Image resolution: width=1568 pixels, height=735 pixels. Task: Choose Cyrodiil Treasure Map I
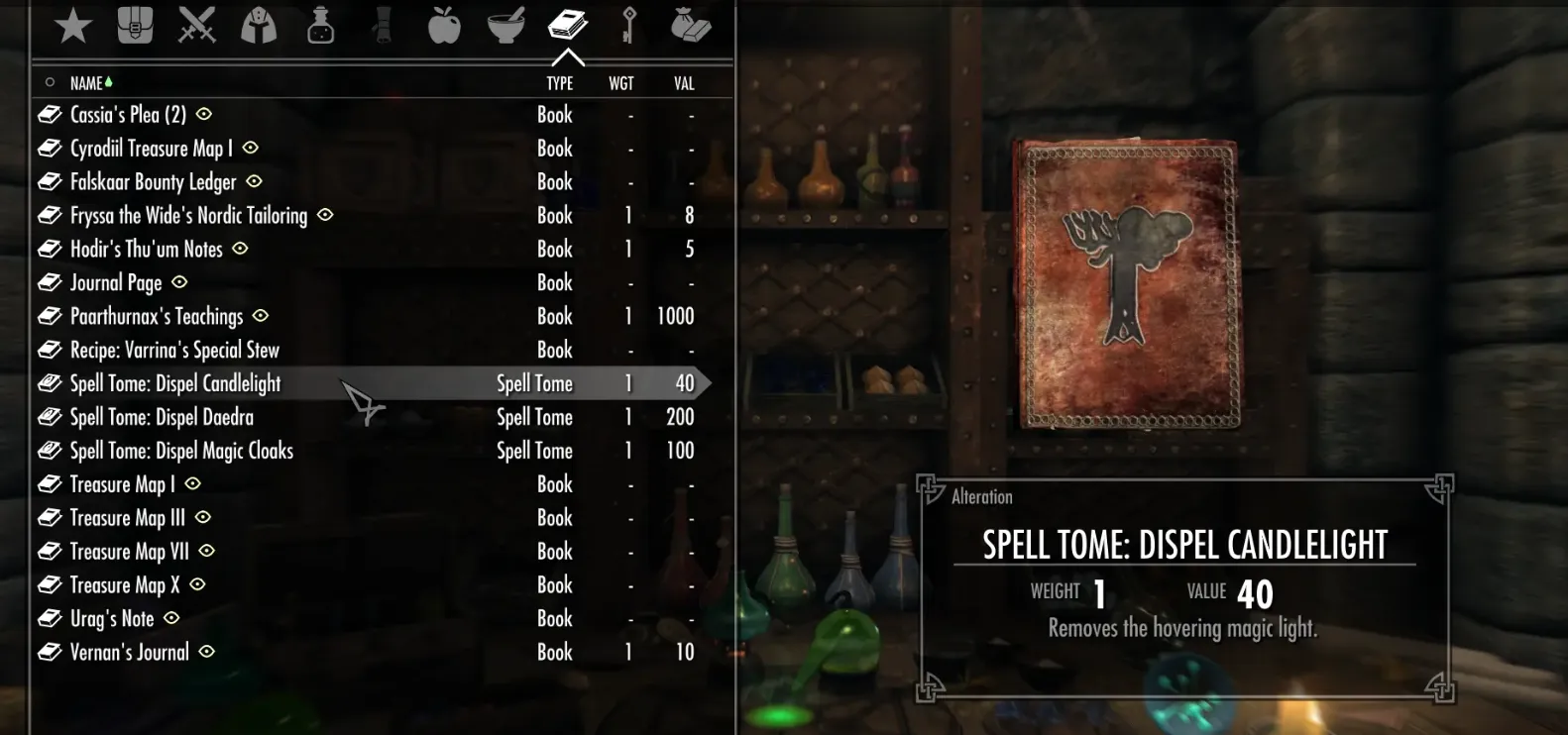151,149
